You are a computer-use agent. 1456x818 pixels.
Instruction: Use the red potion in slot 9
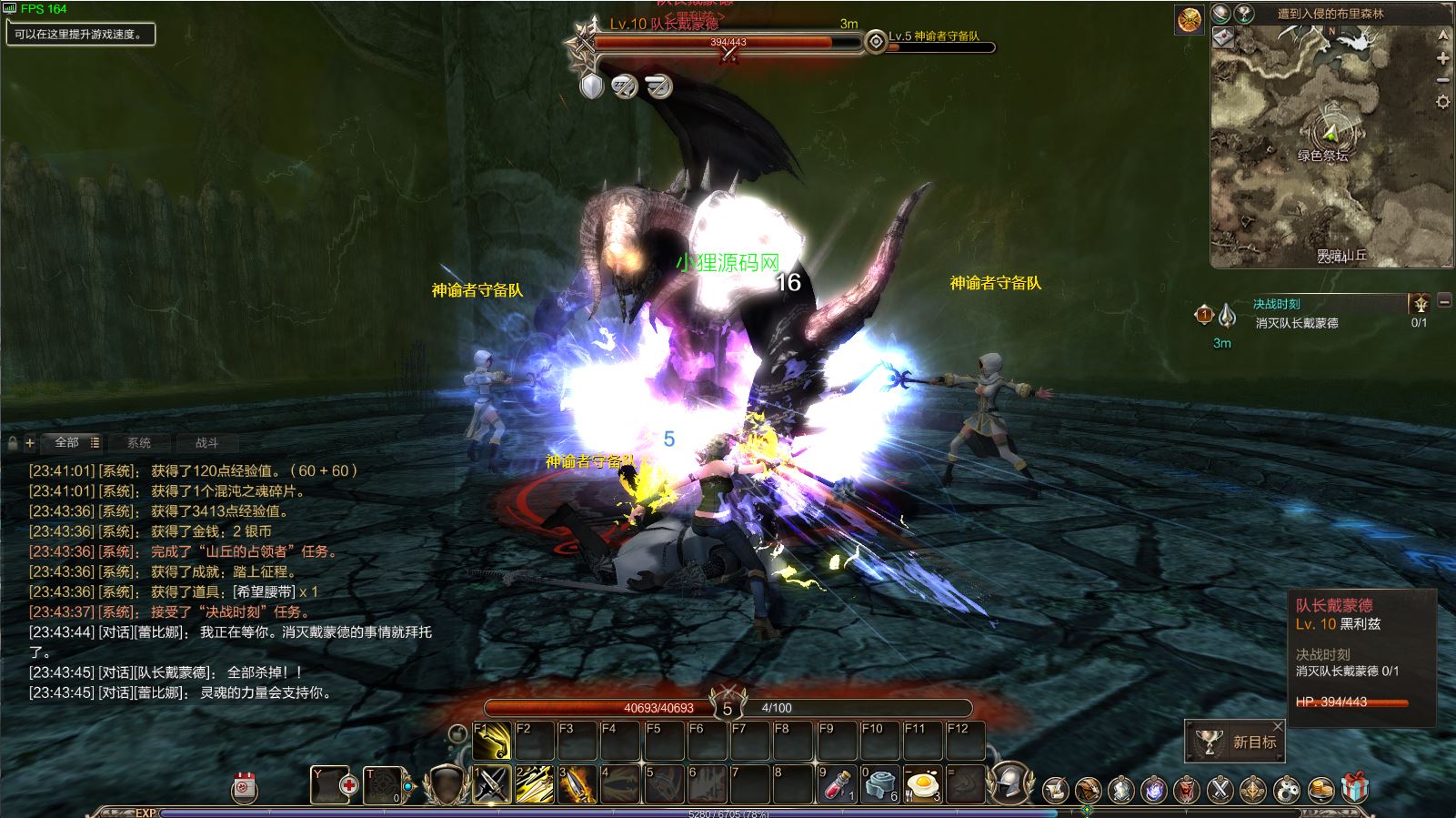[838, 784]
